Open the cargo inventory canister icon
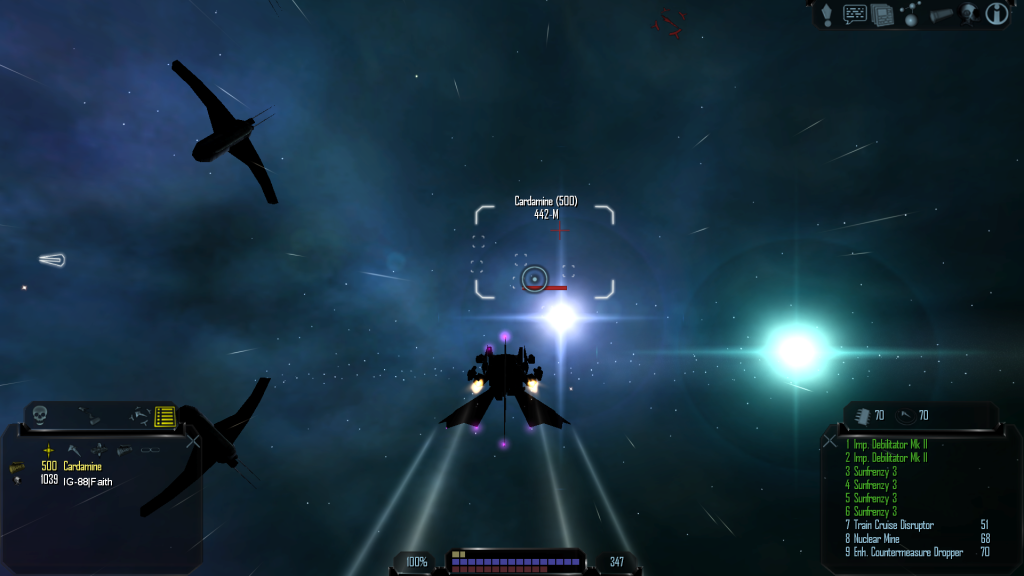The width and height of the screenshot is (1024, 576). 941,14
